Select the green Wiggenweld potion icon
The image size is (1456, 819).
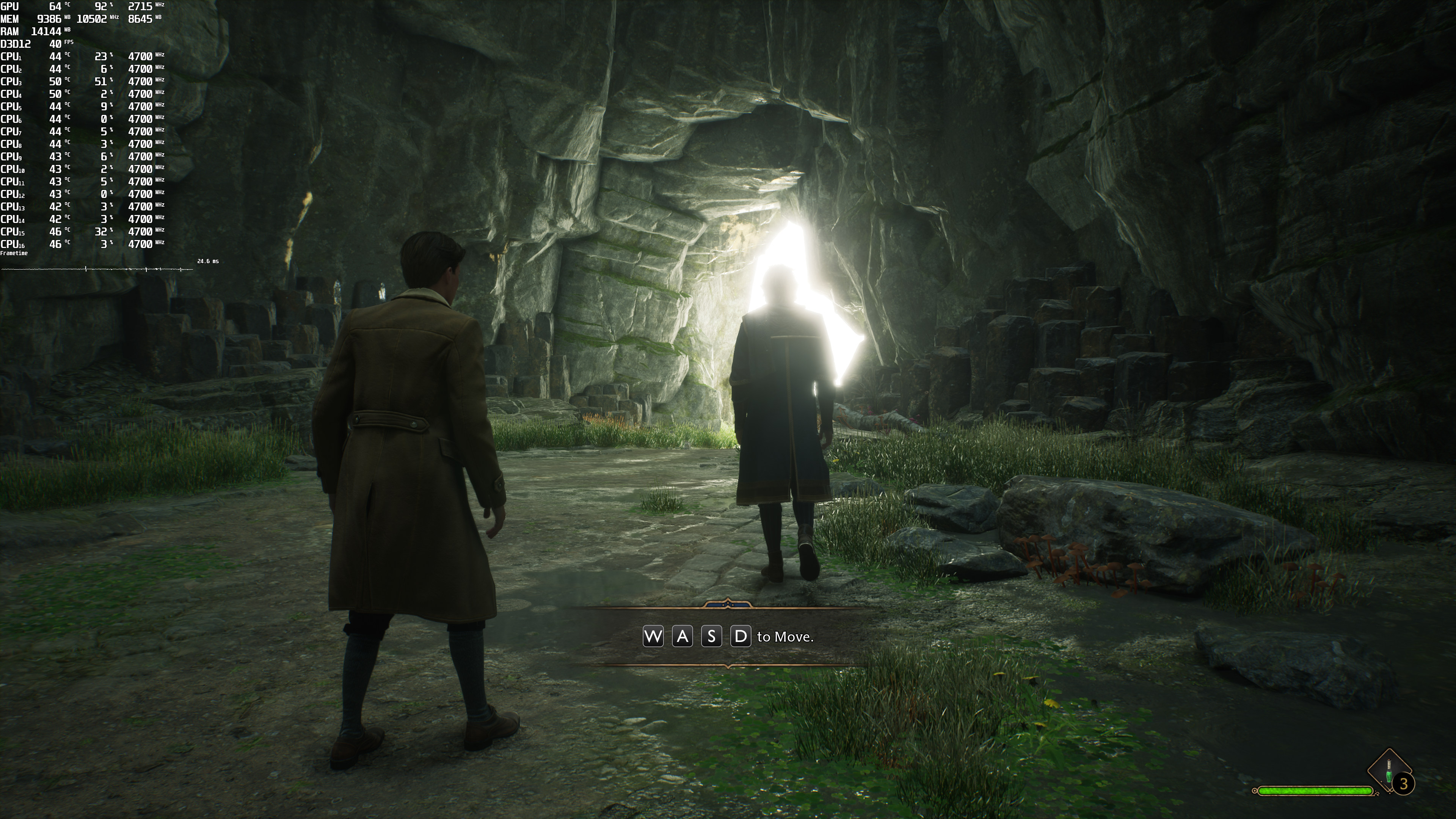tap(1388, 772)
